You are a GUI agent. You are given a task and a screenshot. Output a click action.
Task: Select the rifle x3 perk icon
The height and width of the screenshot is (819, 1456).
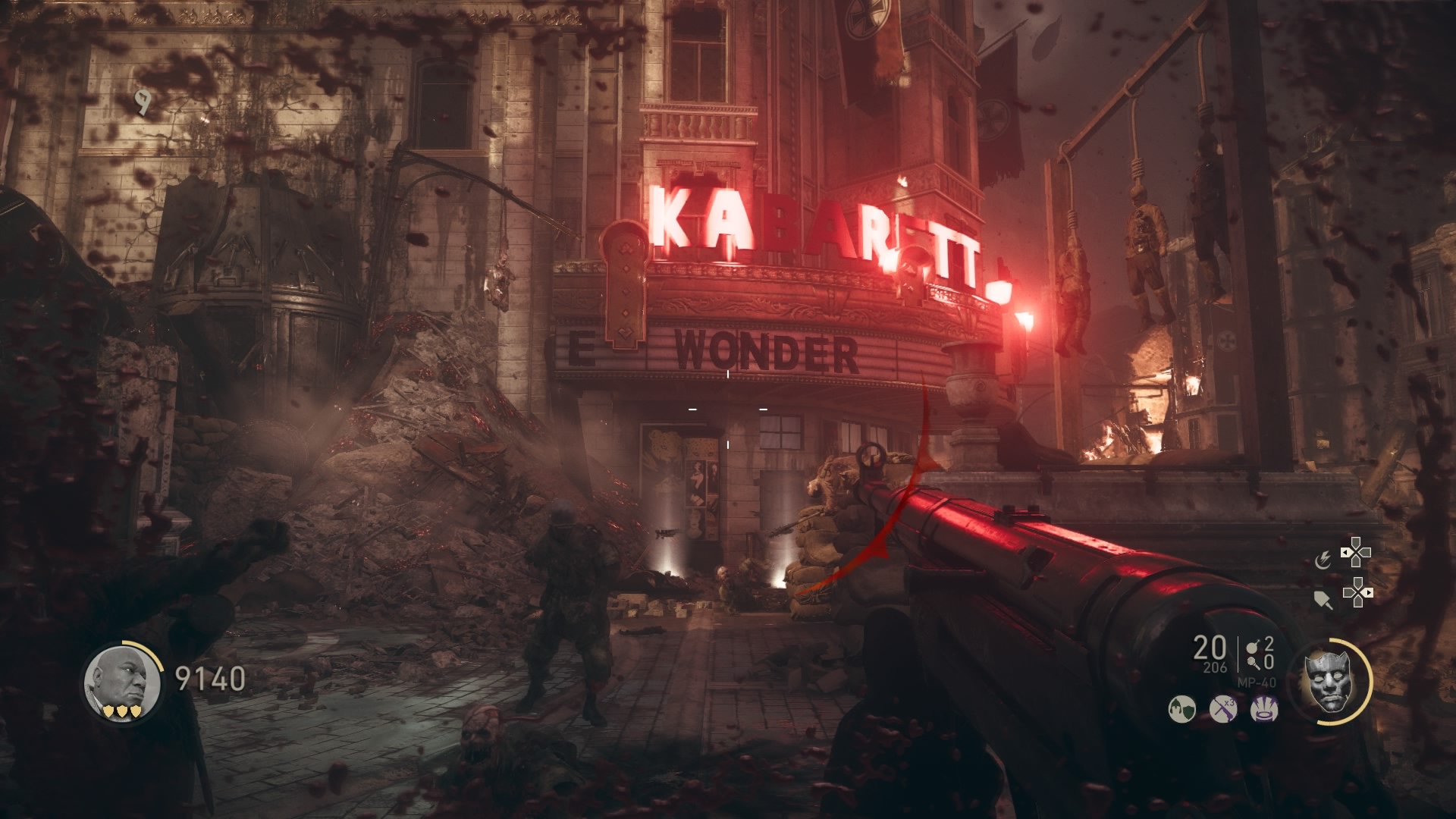point(1222,710)
